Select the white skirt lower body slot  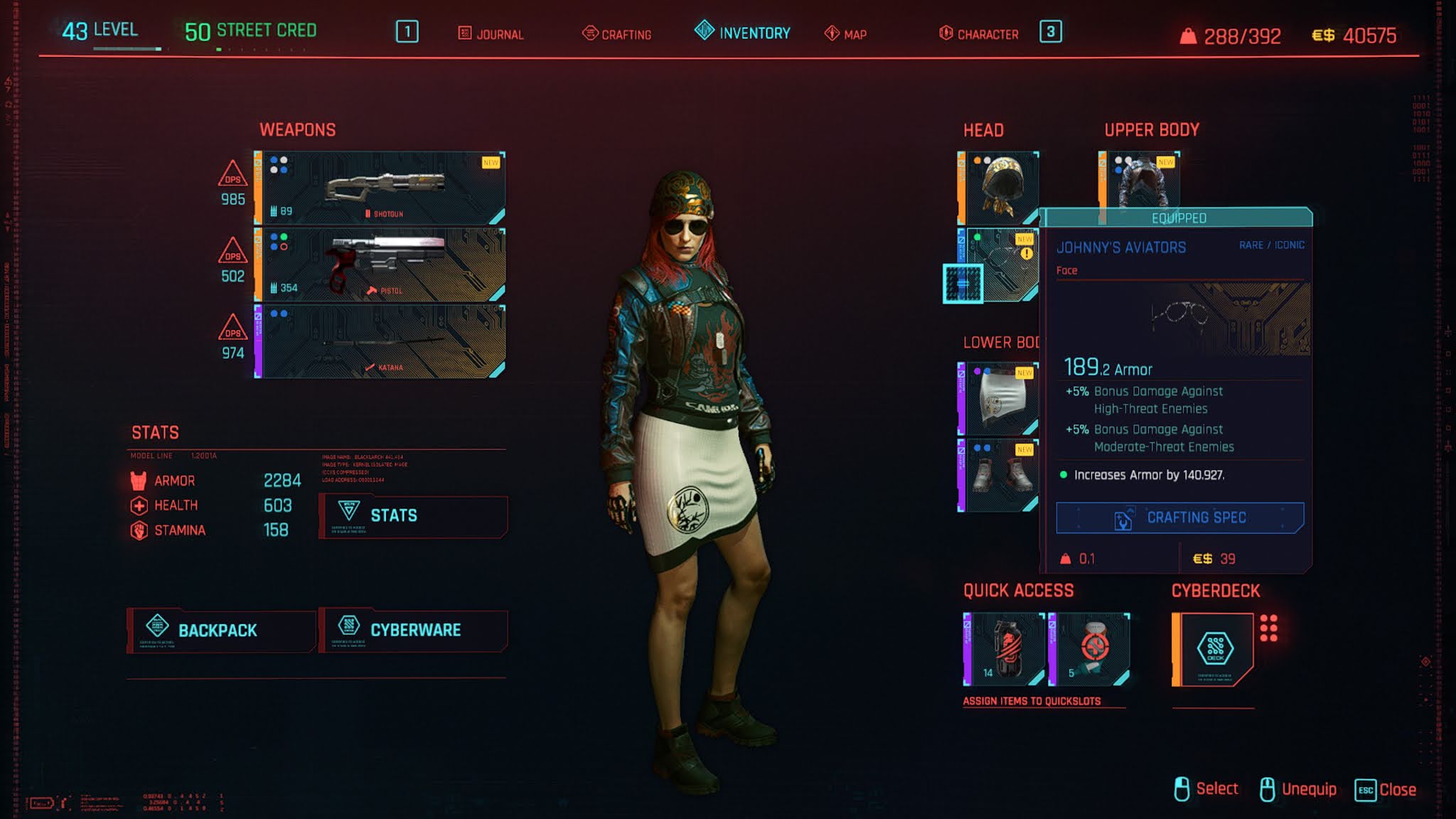point(999,399)
